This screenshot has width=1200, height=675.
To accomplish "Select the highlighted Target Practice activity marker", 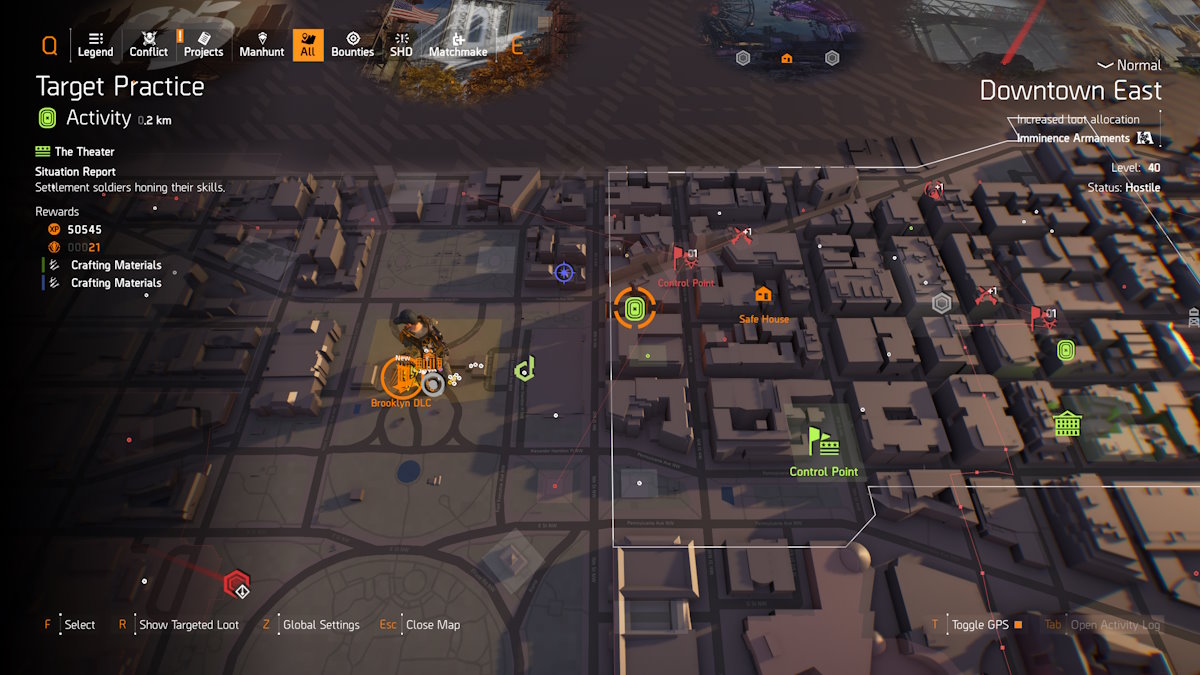I will [634, 309].
